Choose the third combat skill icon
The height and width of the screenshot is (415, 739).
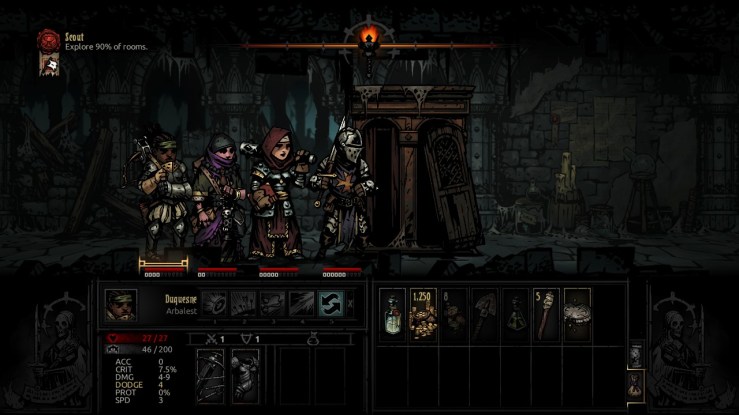pyautogui.click(x=273, y=303)
